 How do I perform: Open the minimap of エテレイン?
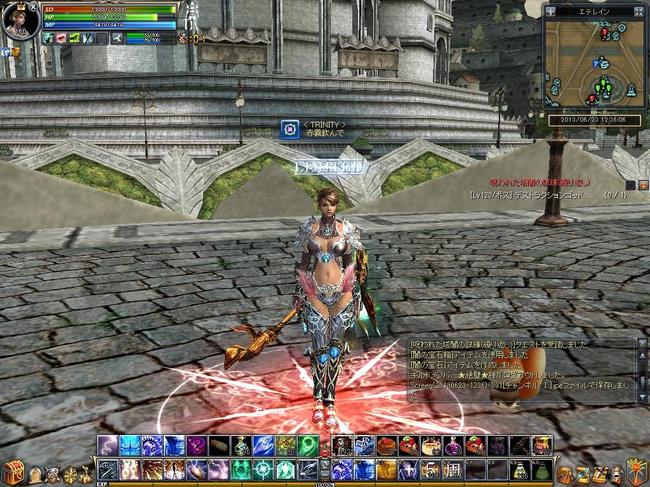591,64
